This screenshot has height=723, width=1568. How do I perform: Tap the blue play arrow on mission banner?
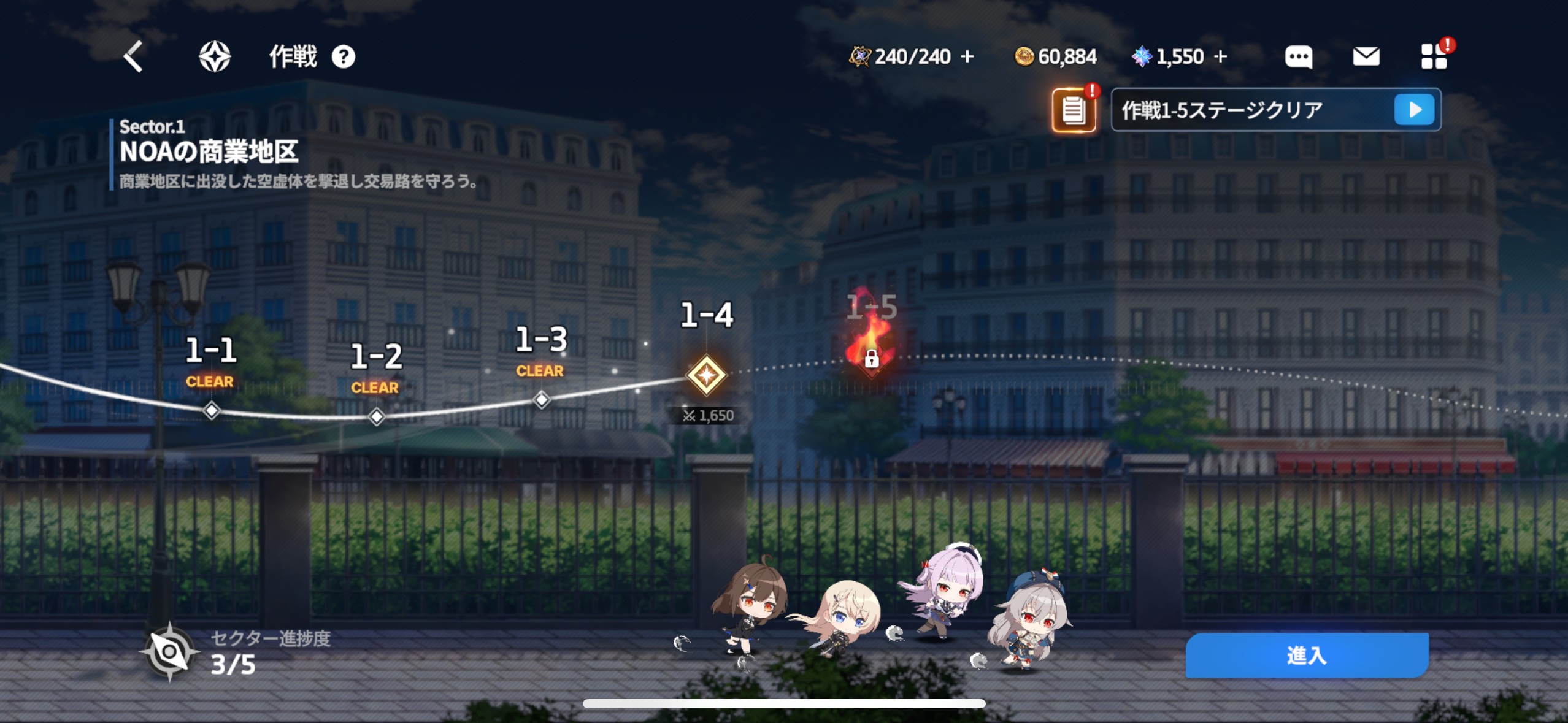pyautogui.click(x=1414, y=110)
